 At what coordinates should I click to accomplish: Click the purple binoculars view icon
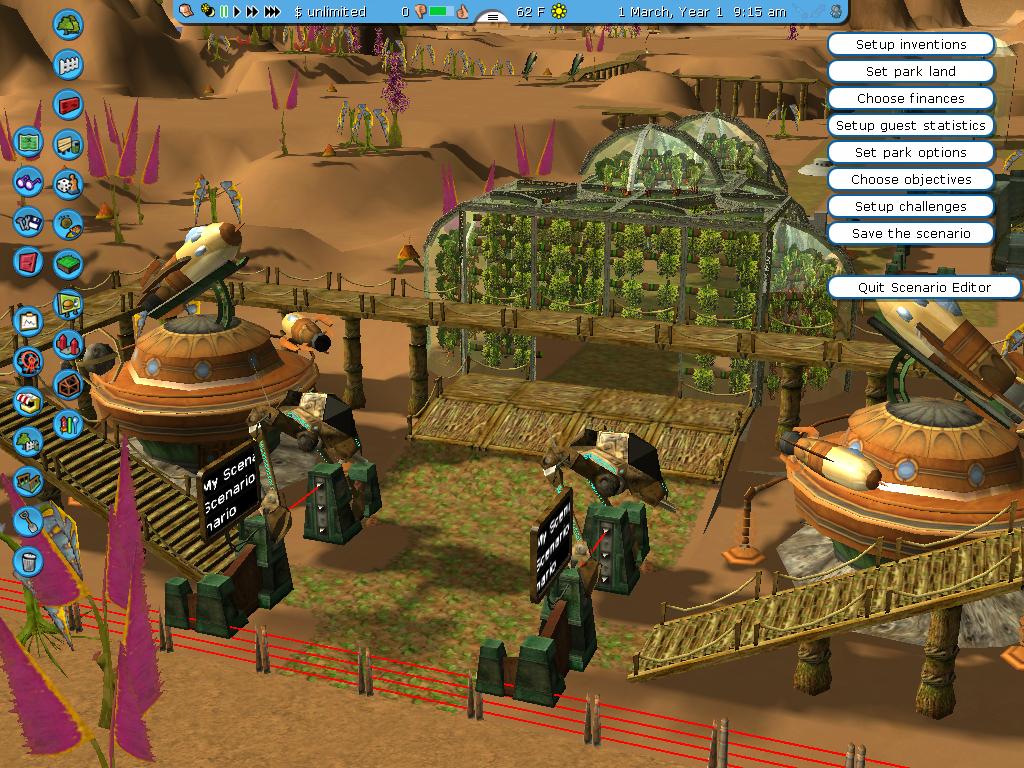coord(28,183)
